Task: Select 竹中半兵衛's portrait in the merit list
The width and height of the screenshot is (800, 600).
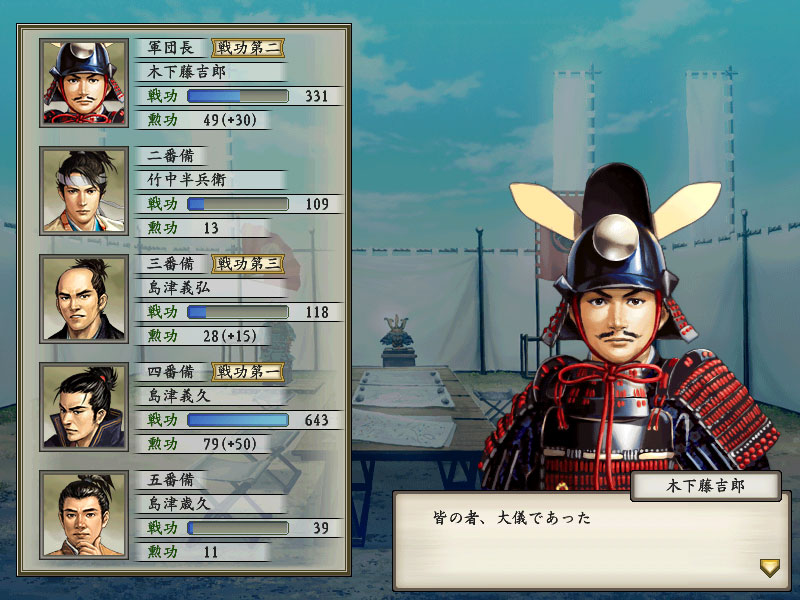Action: point(84,190)
